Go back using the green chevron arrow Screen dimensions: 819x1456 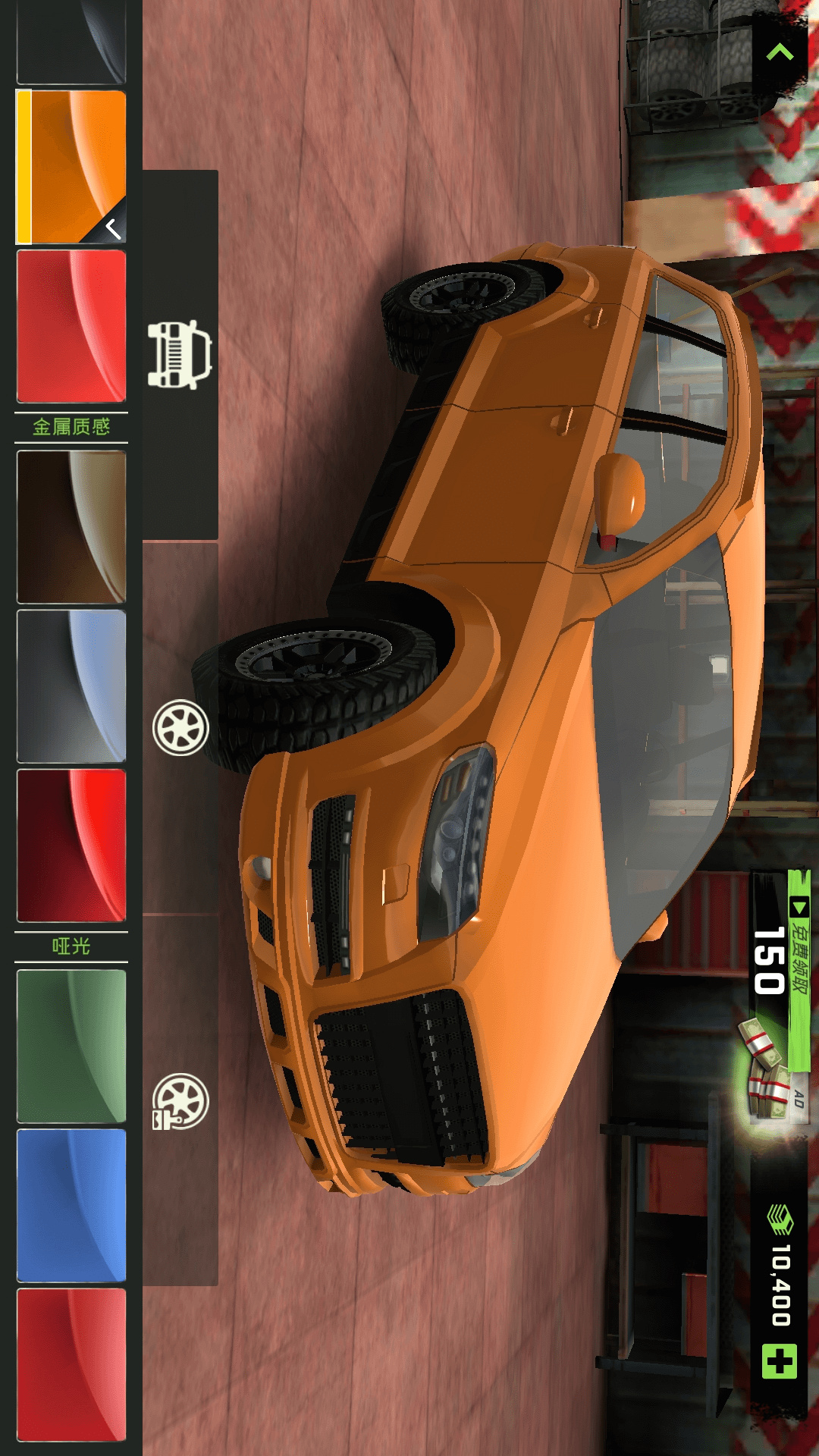[x=780, y=52]
